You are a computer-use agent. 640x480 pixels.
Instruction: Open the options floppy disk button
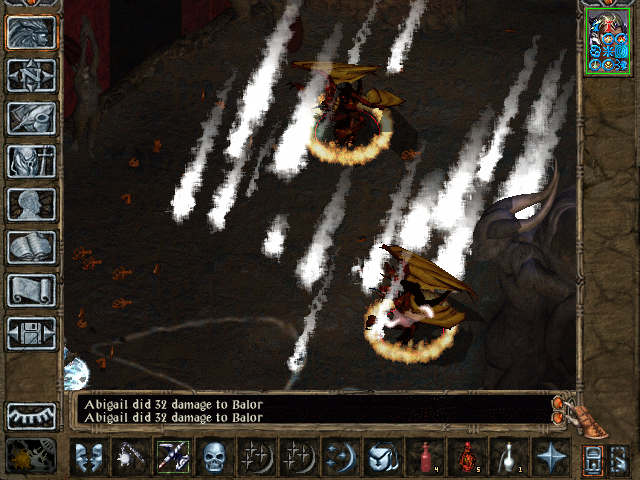pyautogui.click(x=32, y=333)
